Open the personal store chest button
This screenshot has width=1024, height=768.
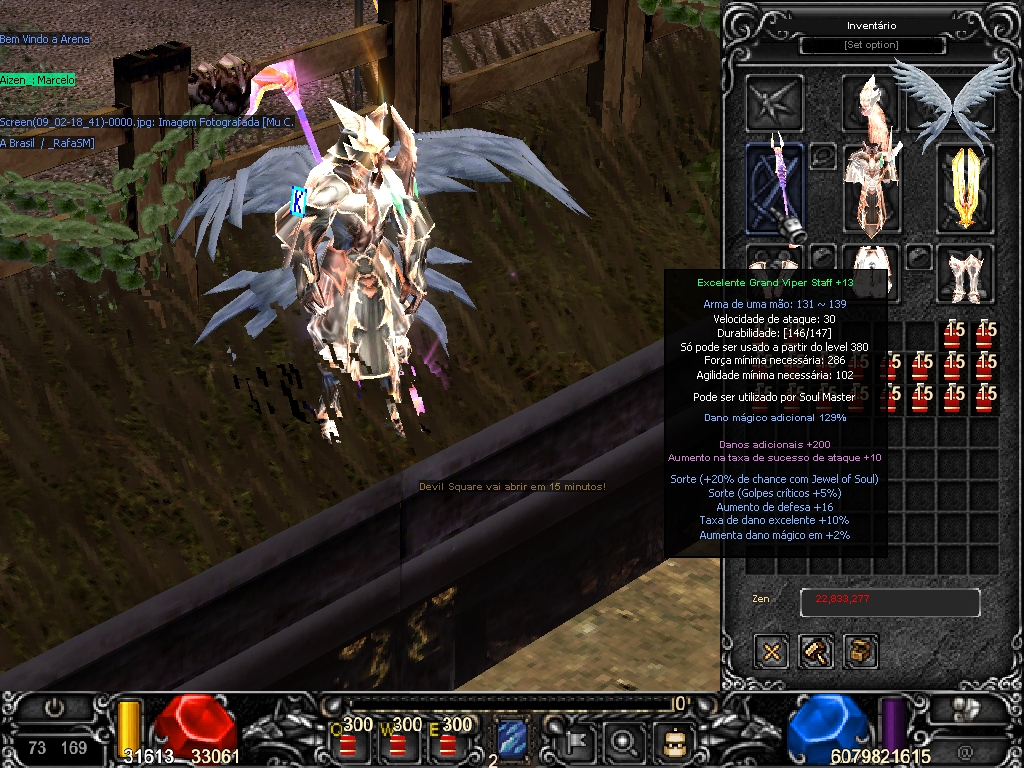[x=861, y=652]
